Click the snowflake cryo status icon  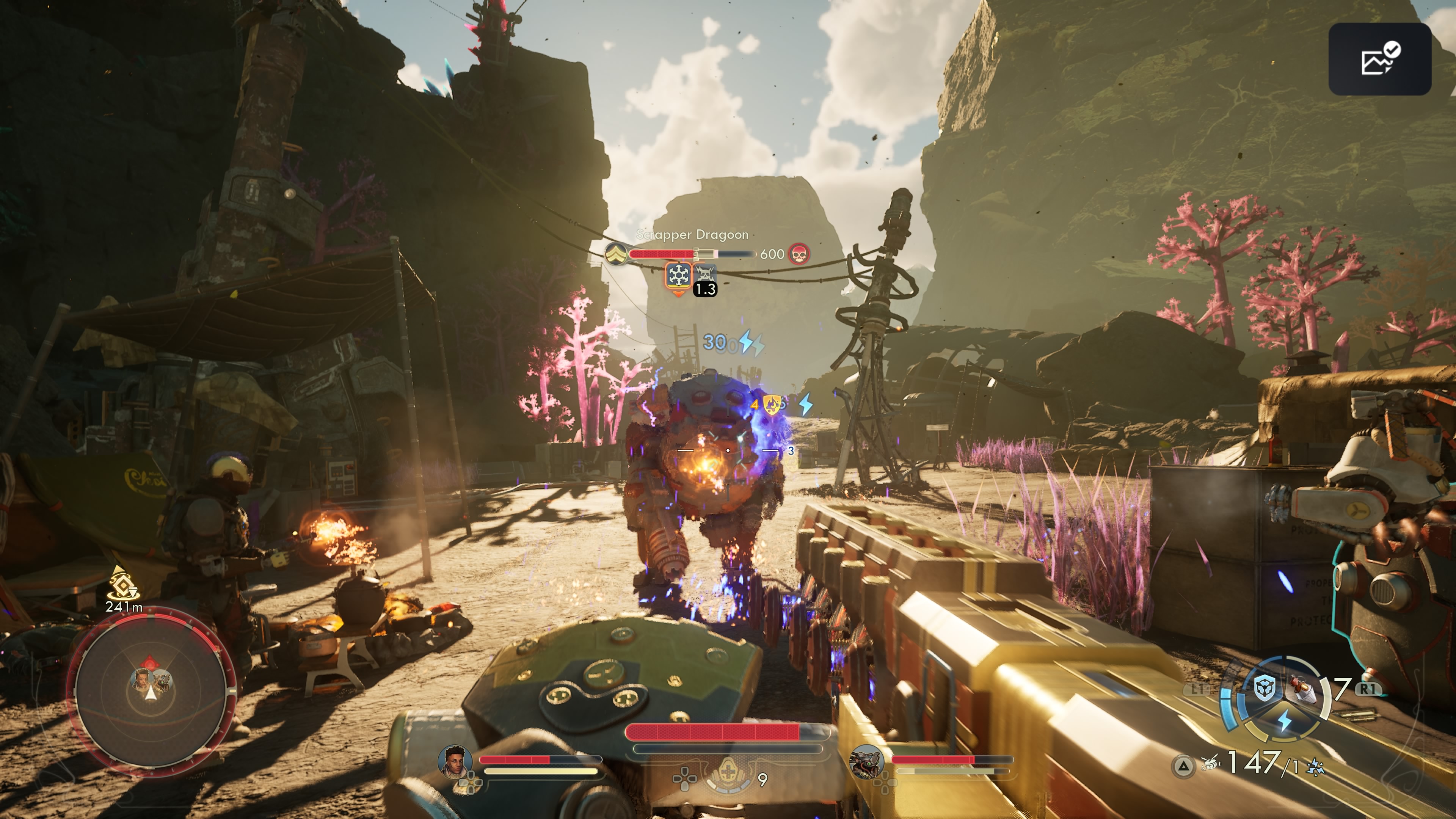click(678, 276)
